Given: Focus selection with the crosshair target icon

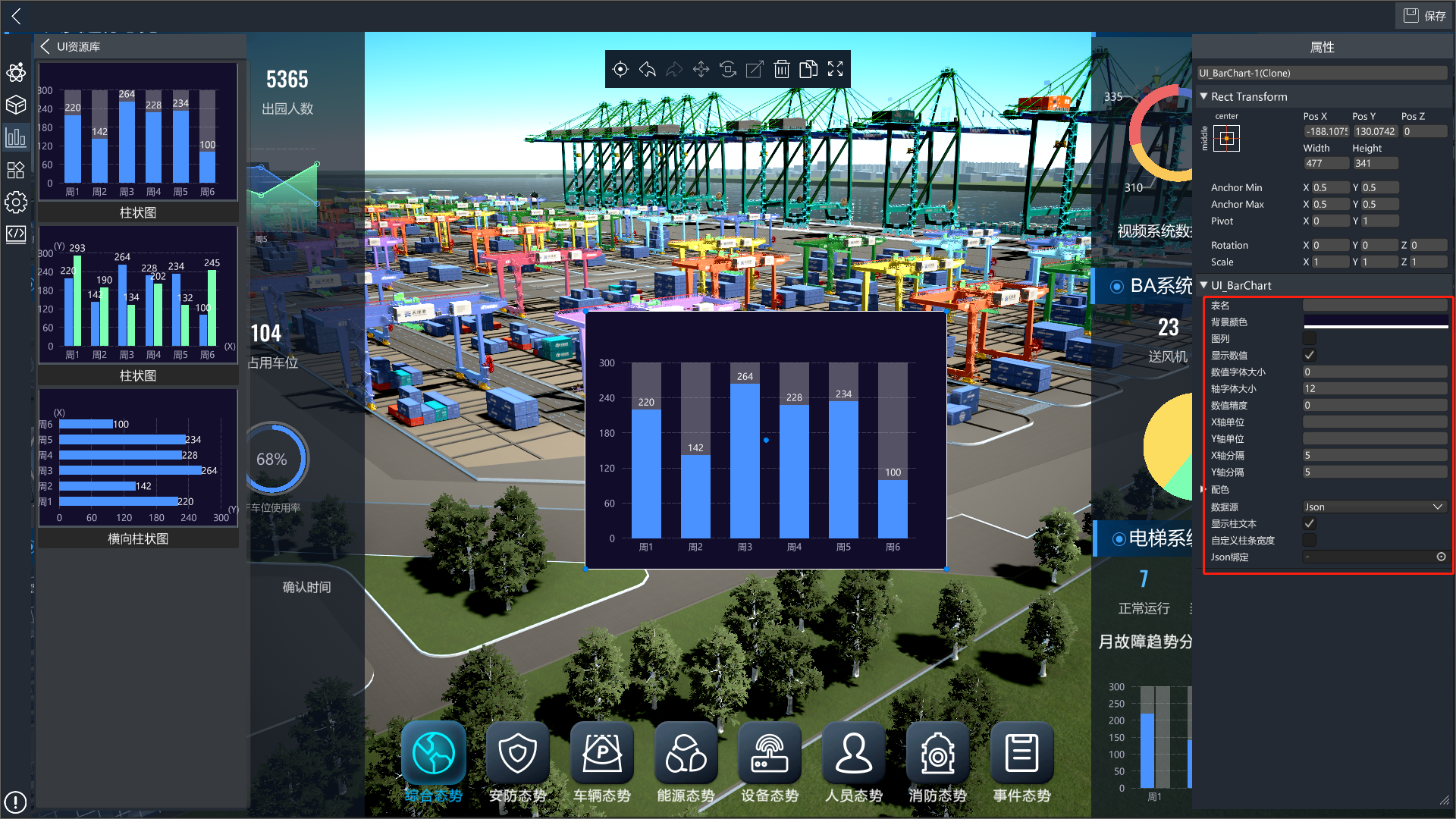Looking at the screenshot, I should [x=620, y=70].
